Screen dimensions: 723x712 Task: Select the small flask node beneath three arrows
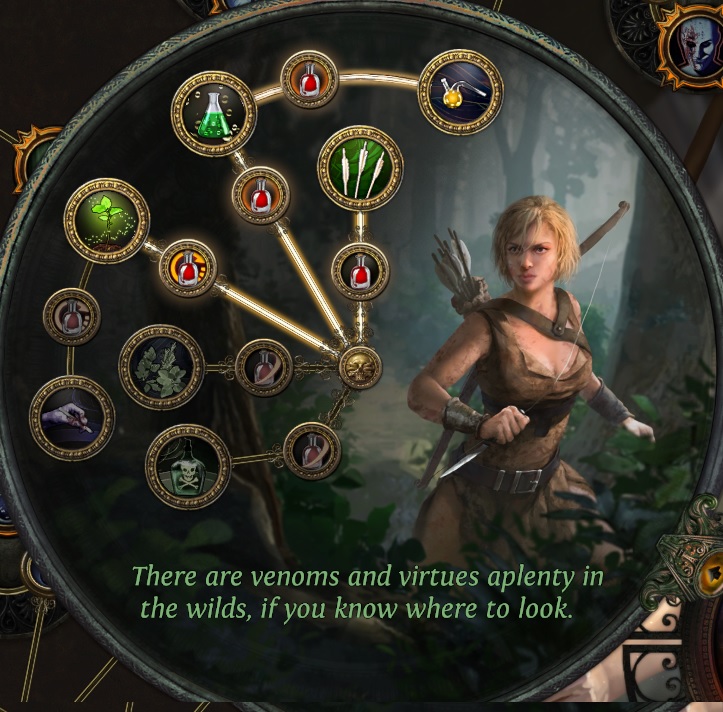coord(360,270)
